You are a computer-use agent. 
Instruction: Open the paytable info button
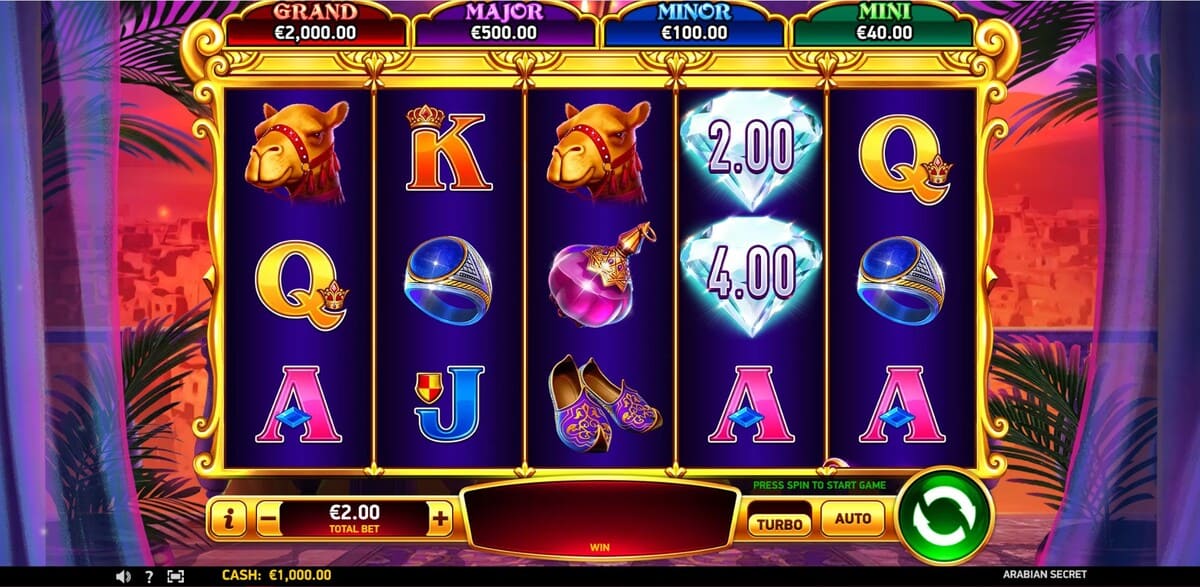point(229,518)
